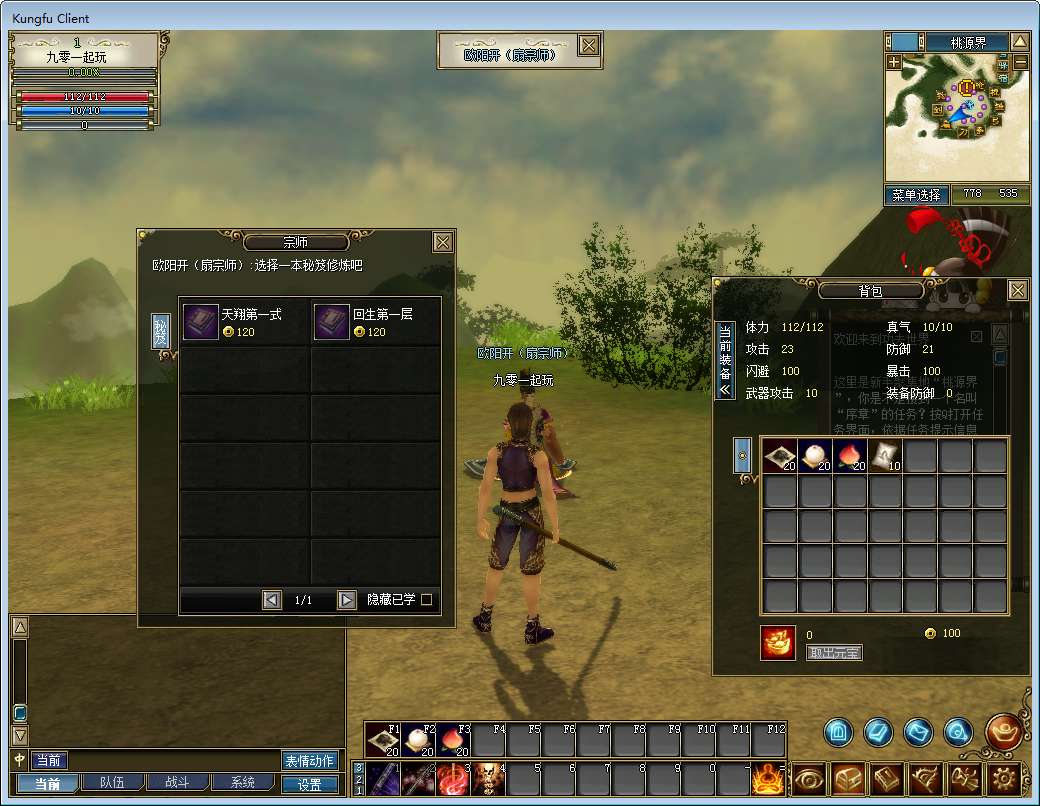The width and height of the screenshot is (1040, 806).
Task: Use the skull skill on the hotbar
Action: (487, 778)
